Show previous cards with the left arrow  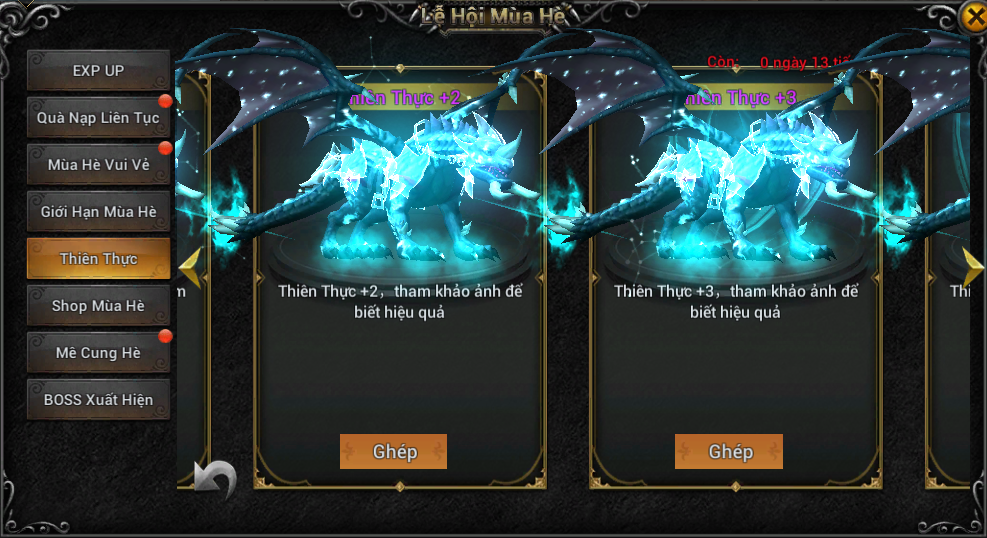coord(189,267)
